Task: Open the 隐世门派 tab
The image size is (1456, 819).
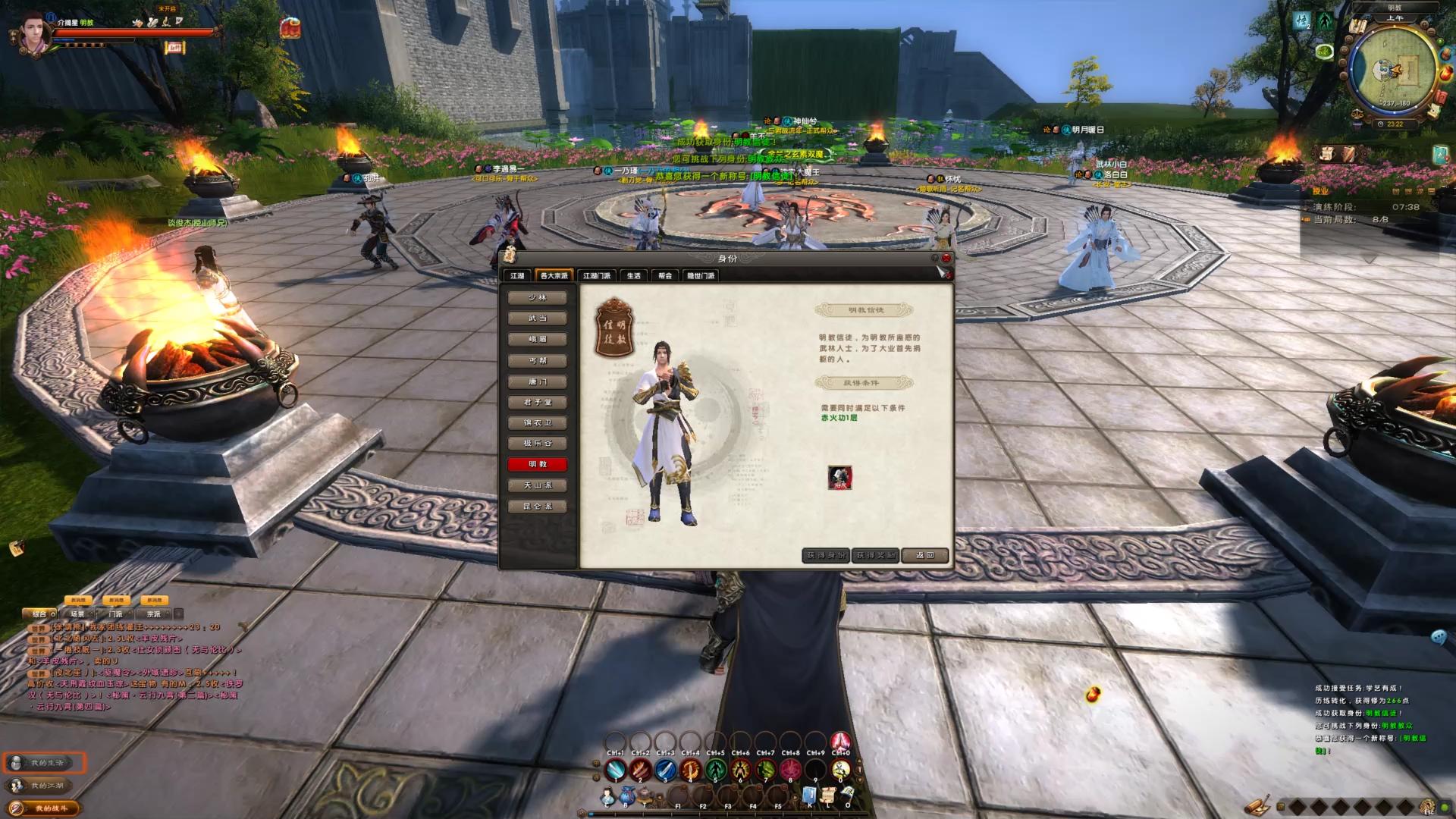Action: click(701, 276)
